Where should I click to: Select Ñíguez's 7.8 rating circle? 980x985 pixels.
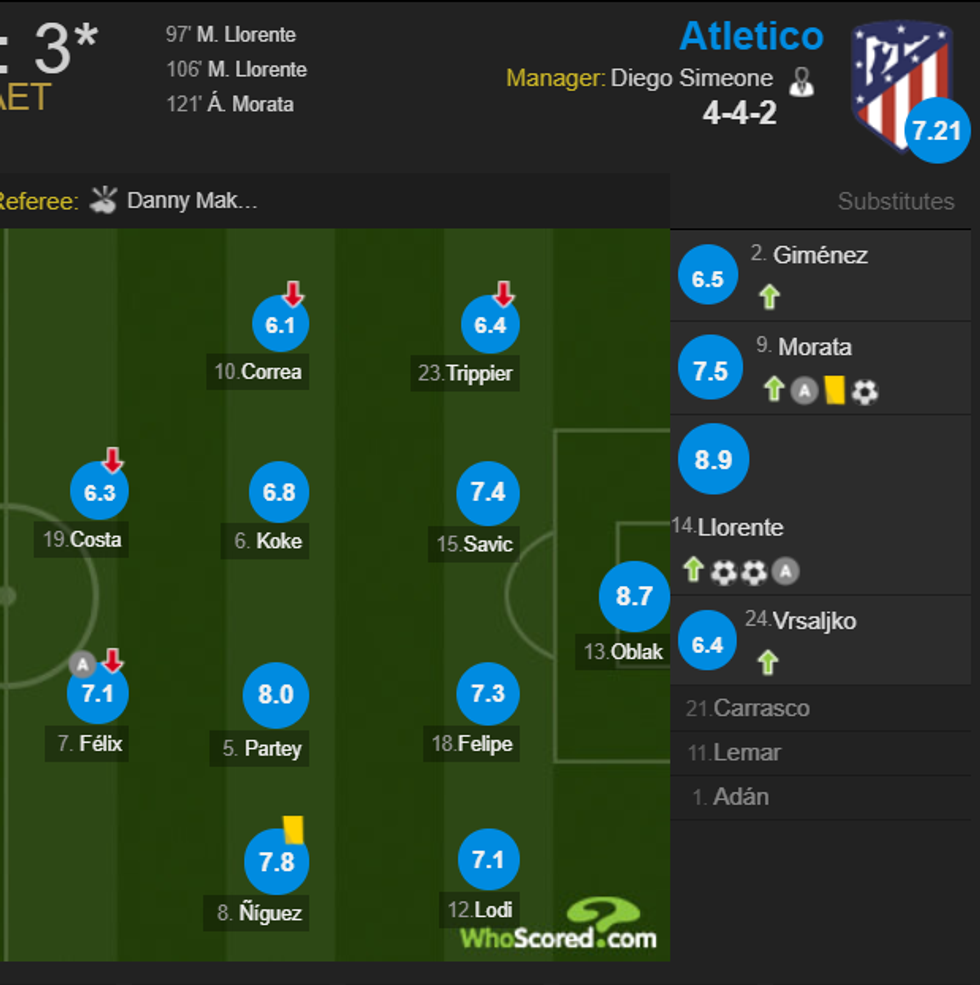pos(276,861)
